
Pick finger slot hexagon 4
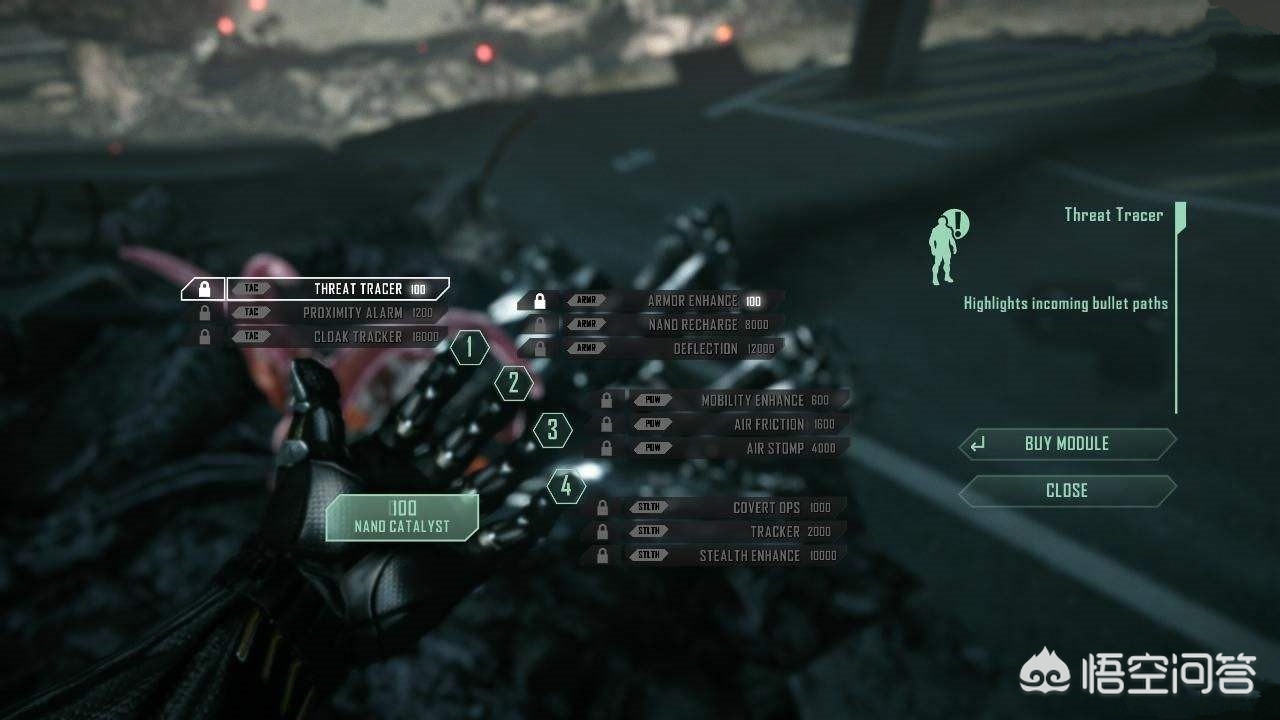pyautogui.click(x=566, y=487)
